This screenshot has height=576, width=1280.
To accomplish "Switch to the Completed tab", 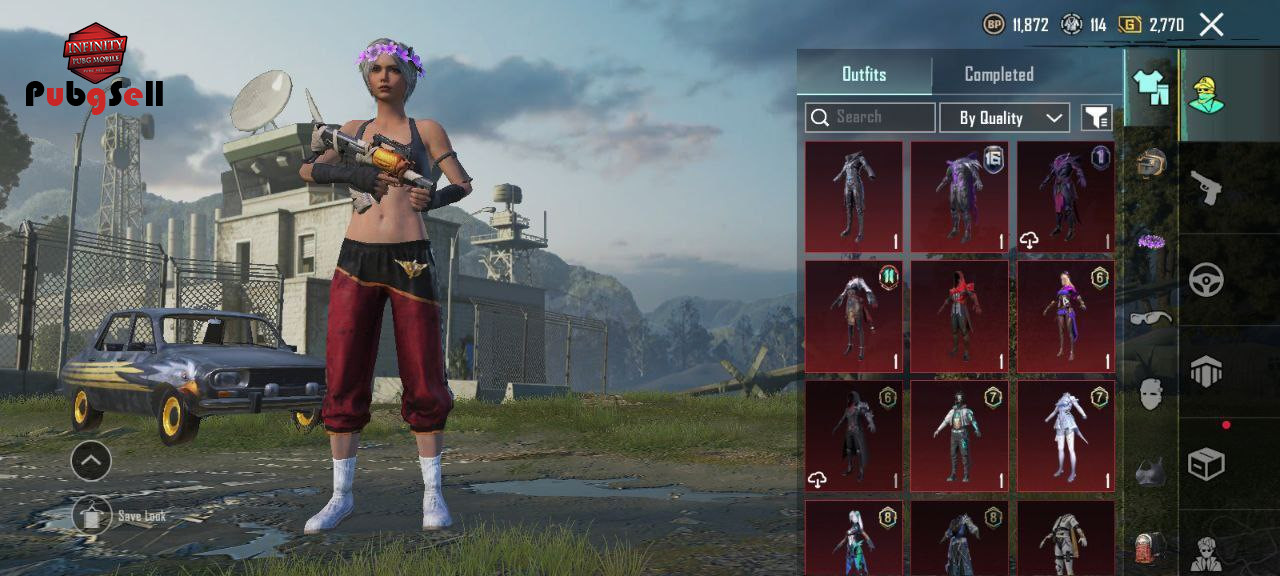I will [998, 75].
